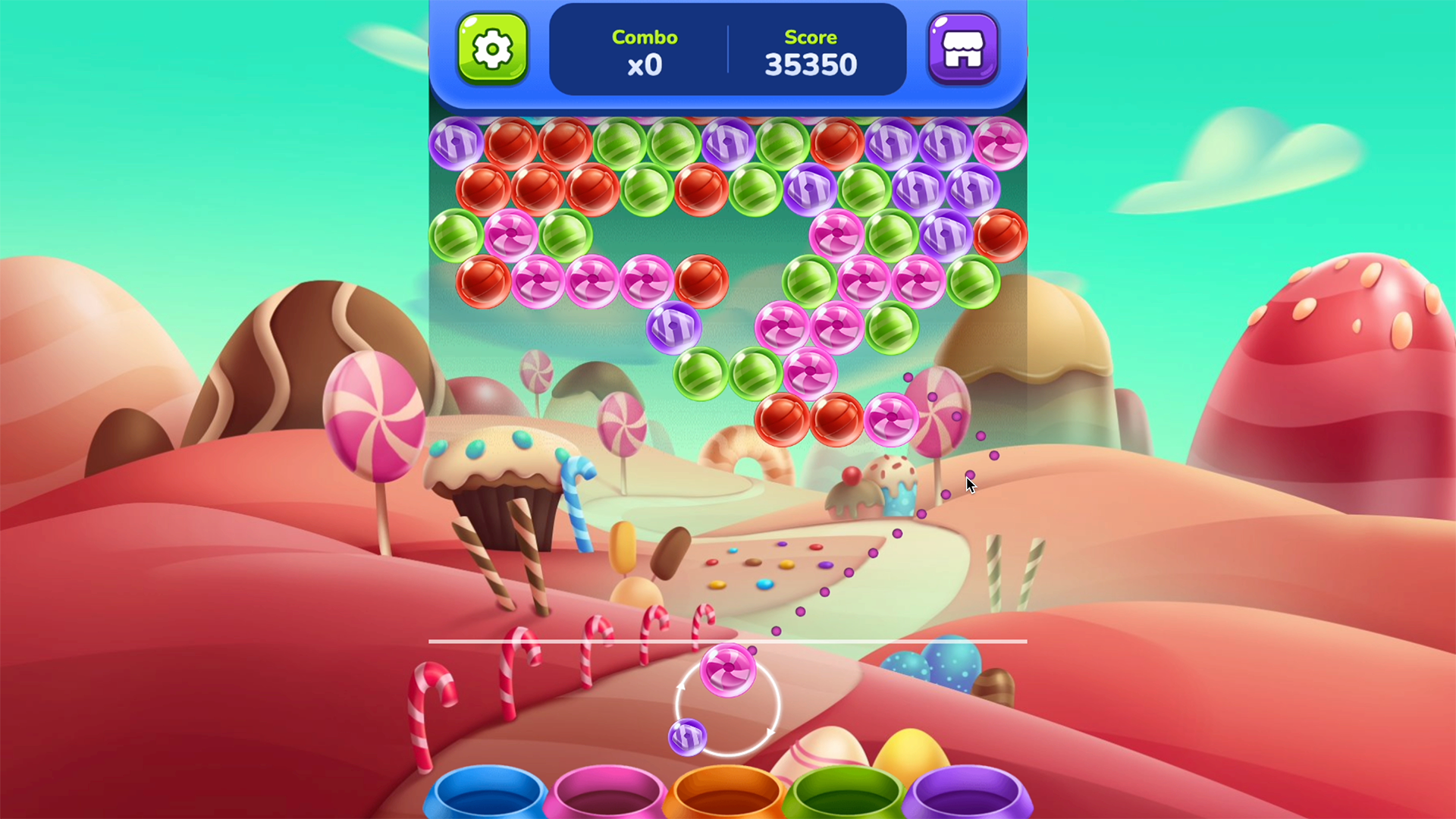The width and height of the screenshot is (1456, 819).
Task: Click the green pot near the bottom right
Action: pos(846,796)
